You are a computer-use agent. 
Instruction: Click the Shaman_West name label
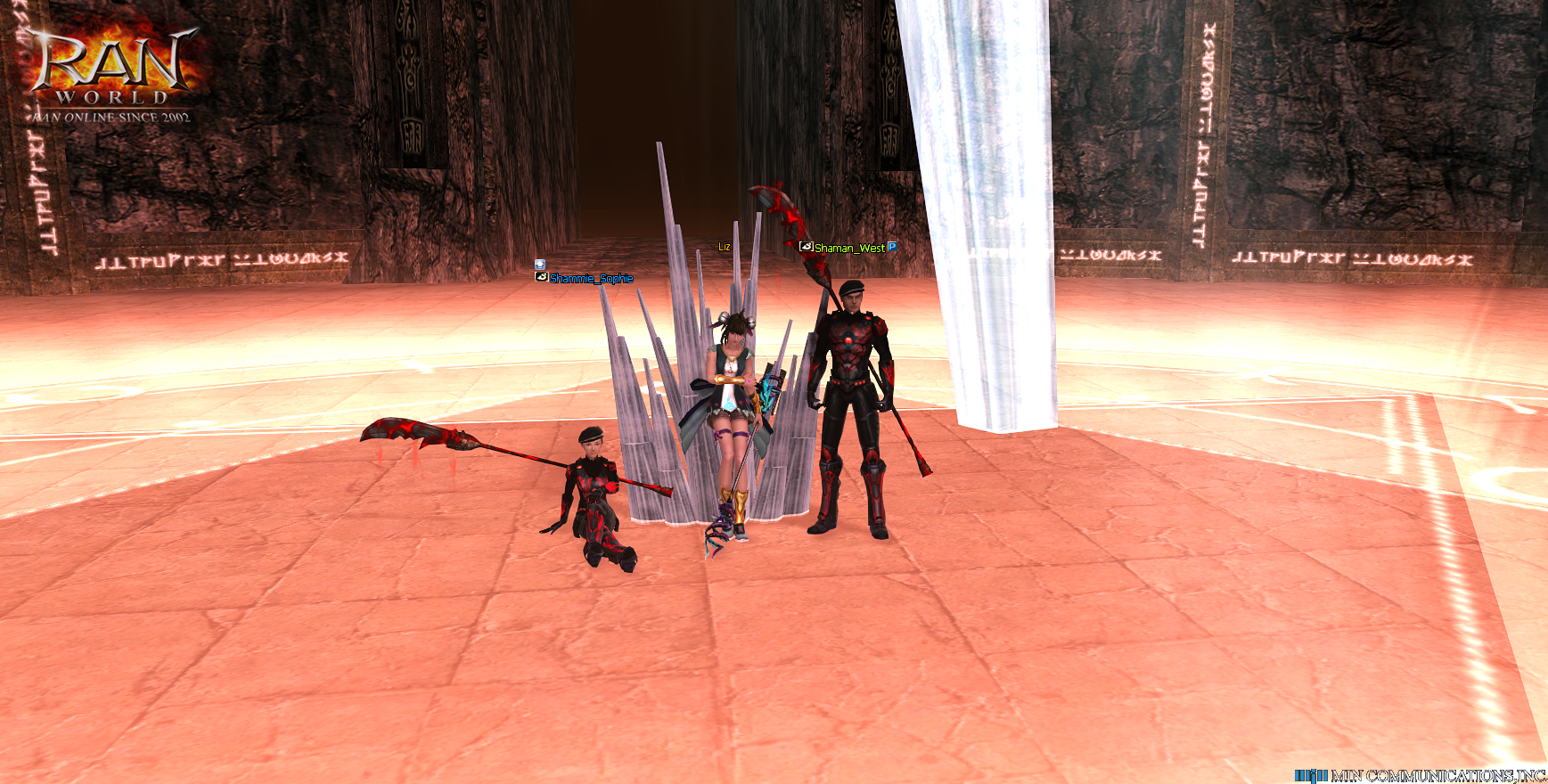849,248
